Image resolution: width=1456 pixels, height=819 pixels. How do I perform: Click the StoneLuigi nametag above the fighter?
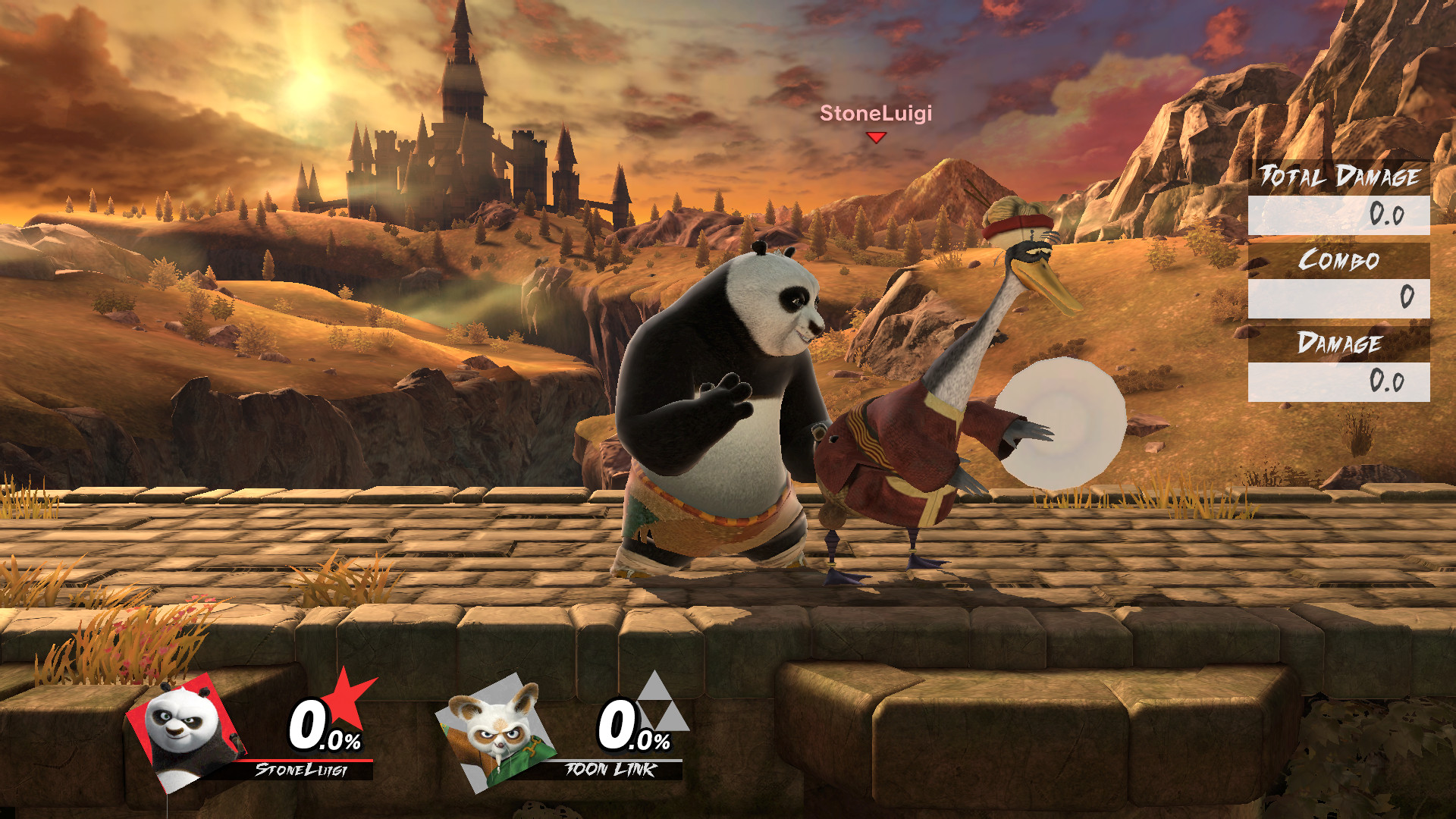(875, 115)
